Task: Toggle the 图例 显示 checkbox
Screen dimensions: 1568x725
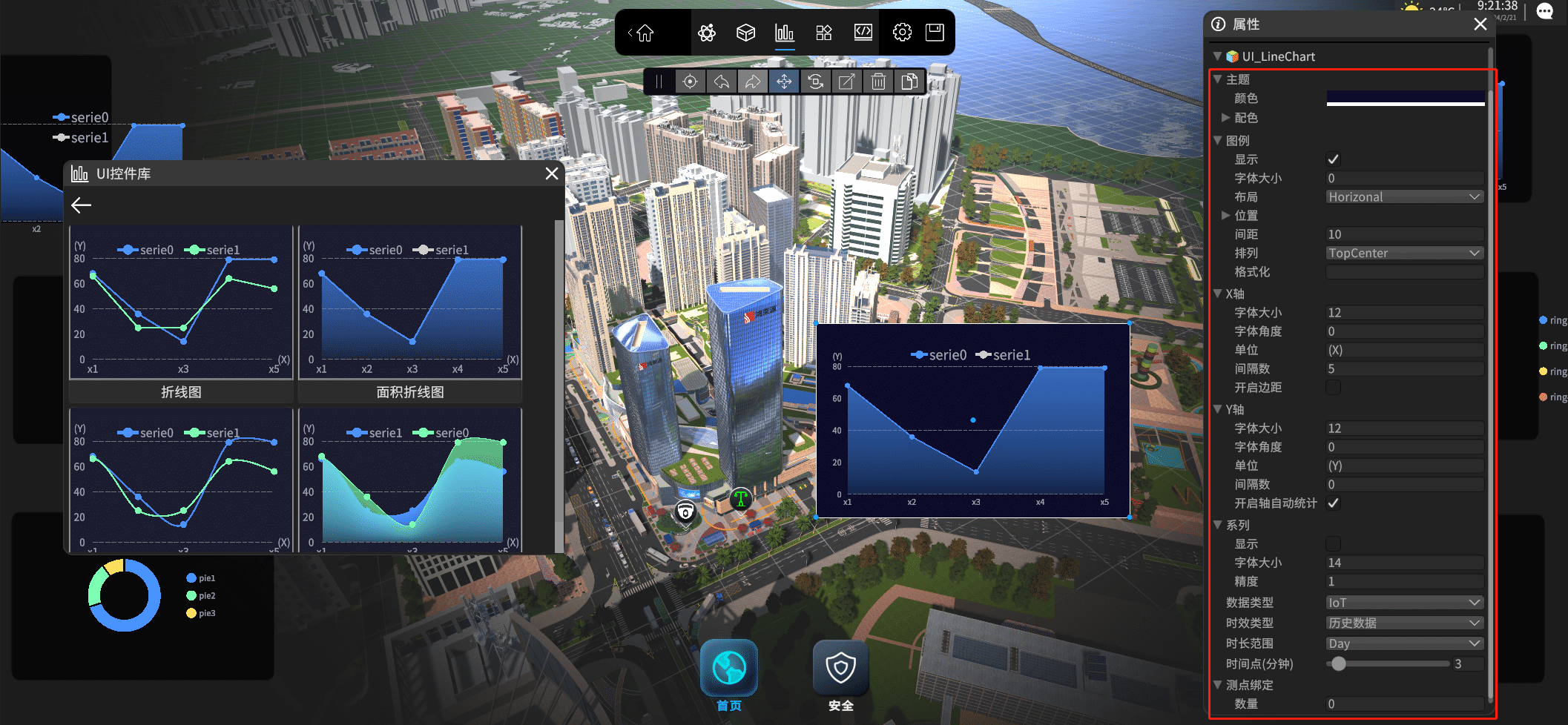Action: (x=1333, y=159)
